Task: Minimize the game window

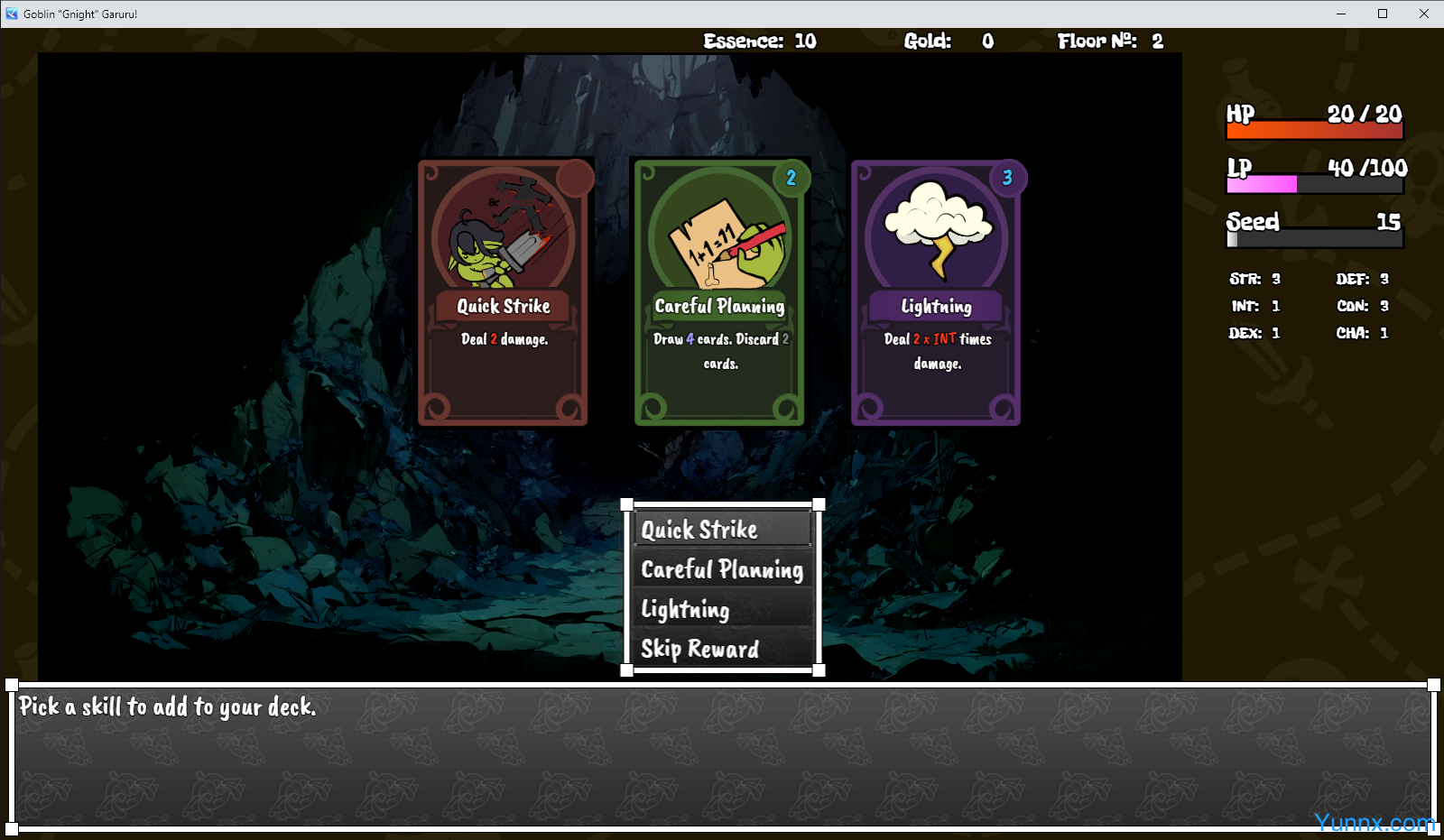Action: (1340, 14)
